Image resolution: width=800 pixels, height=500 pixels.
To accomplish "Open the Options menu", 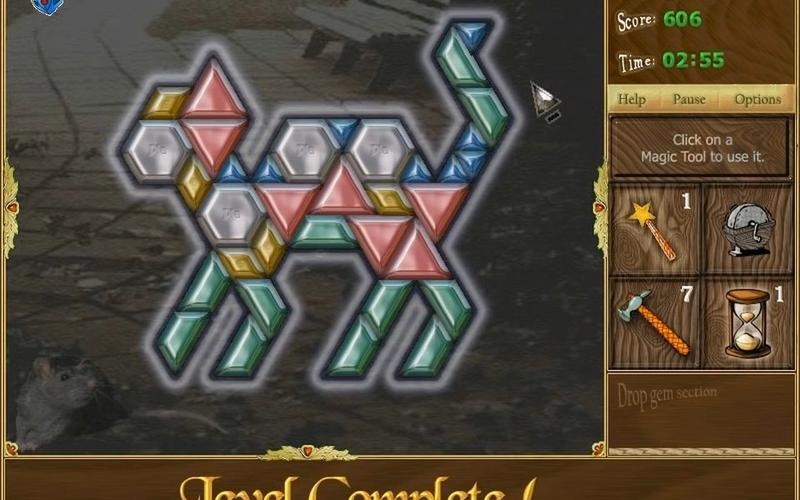I will 757,99.
